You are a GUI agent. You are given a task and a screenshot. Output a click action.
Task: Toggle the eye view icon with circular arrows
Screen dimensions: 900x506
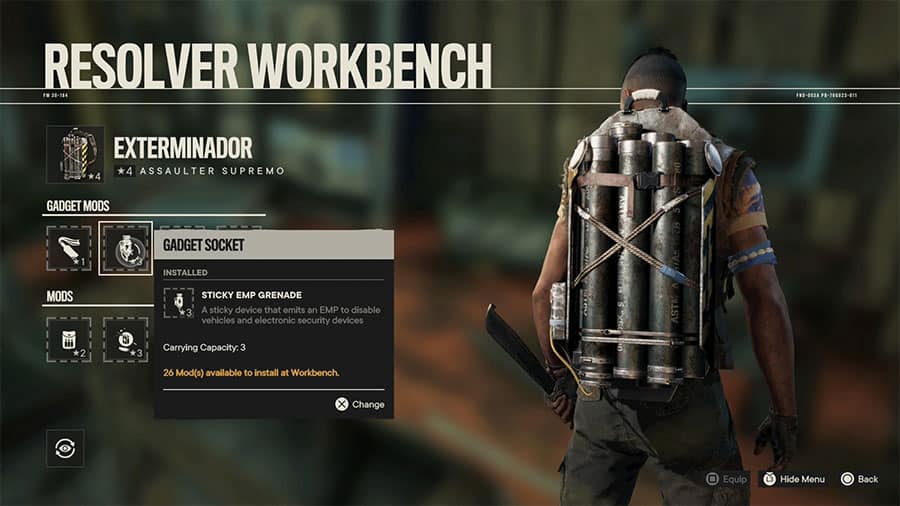[x=65, y=448]
